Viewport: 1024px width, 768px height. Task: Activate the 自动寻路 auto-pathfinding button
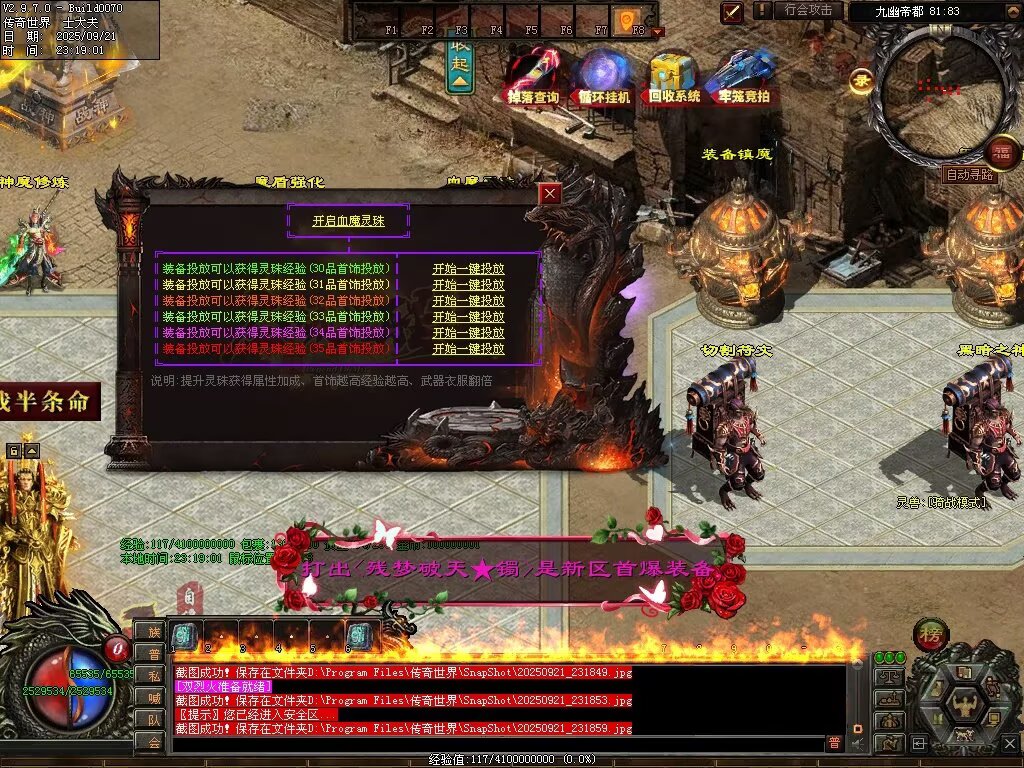point(970,174)
